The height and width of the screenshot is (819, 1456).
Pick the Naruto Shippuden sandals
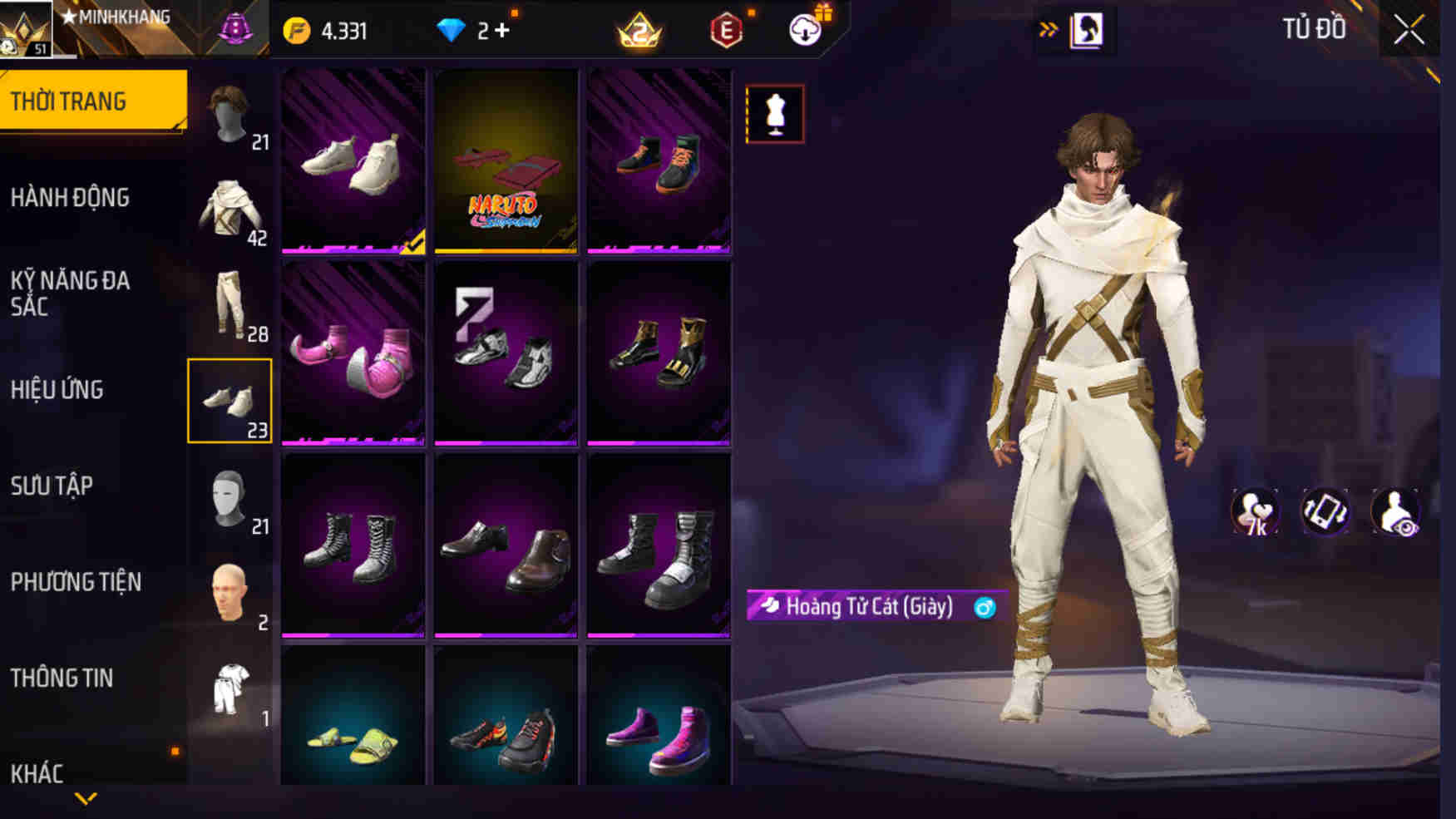click(506, 160)
